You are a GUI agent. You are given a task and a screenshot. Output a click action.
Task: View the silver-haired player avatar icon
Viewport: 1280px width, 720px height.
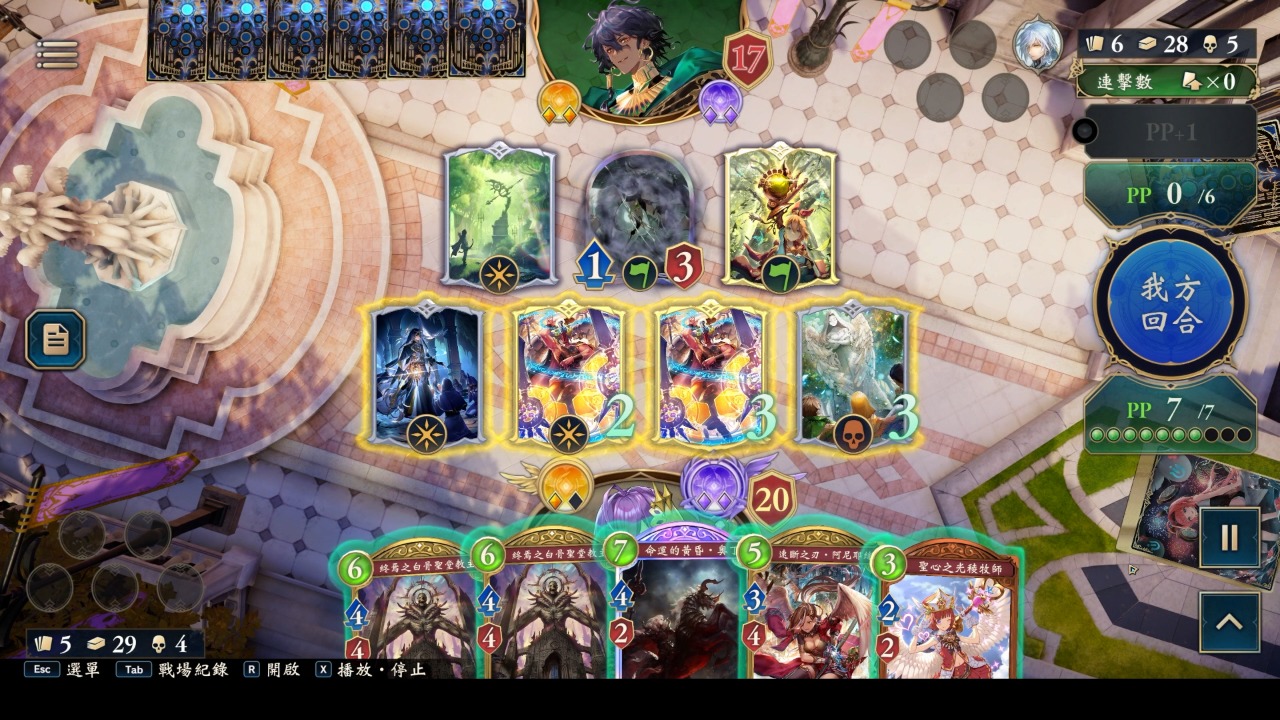pyautogui.click(x=1038, y=43)
